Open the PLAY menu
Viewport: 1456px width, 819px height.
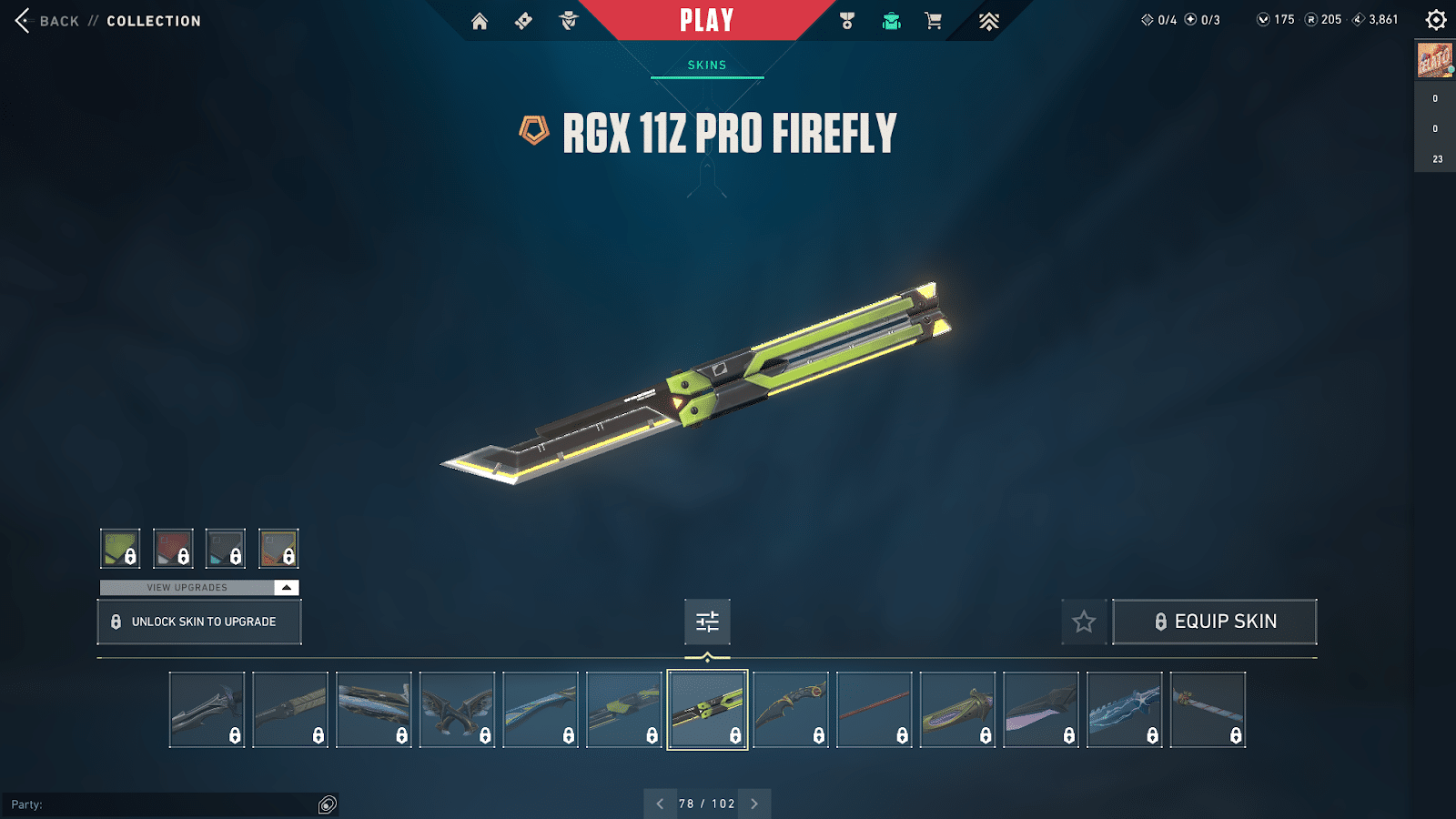(x=706, y=20)
